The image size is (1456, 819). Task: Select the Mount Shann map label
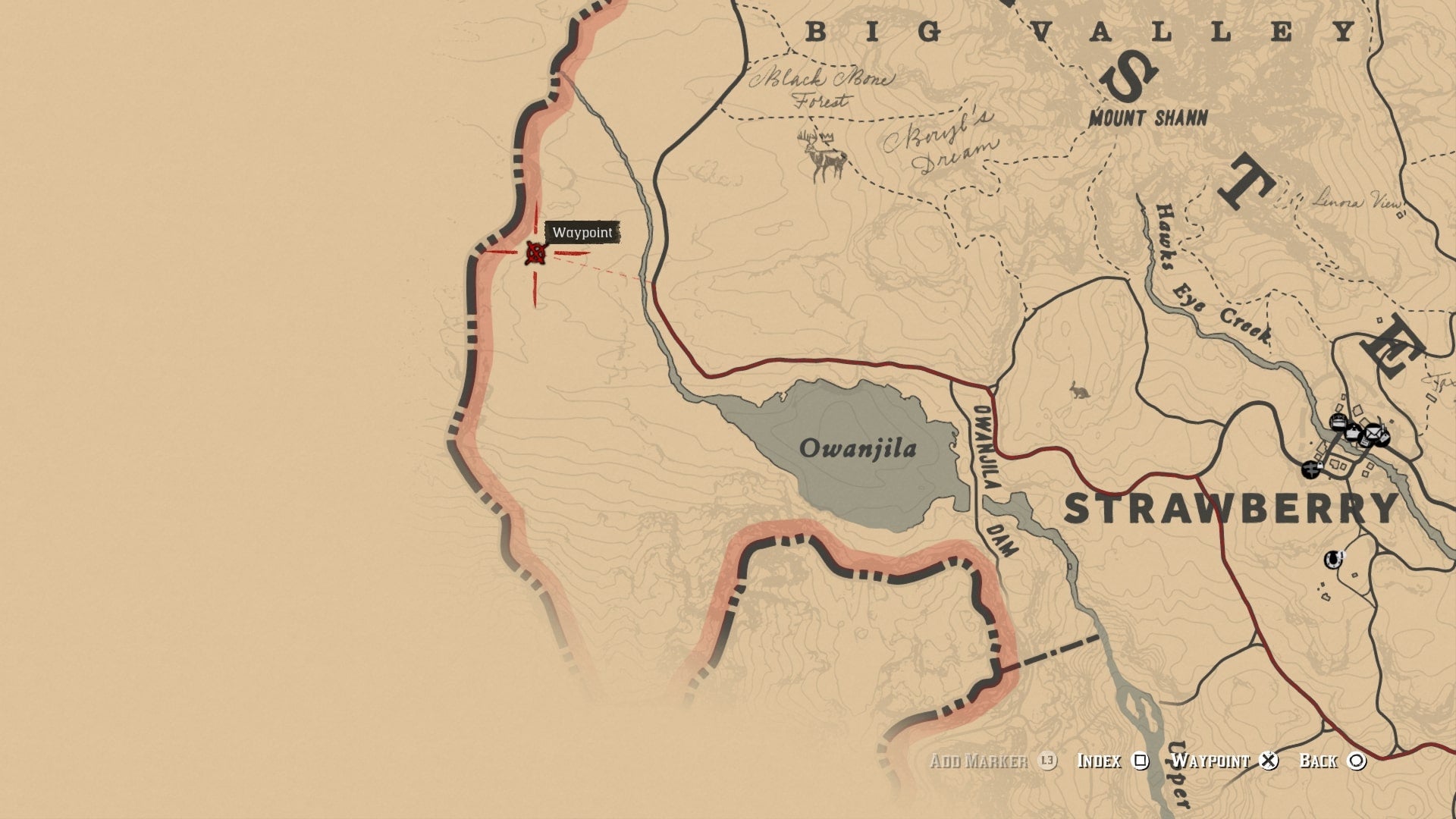pyautogui.click(x=1149, y=118)
